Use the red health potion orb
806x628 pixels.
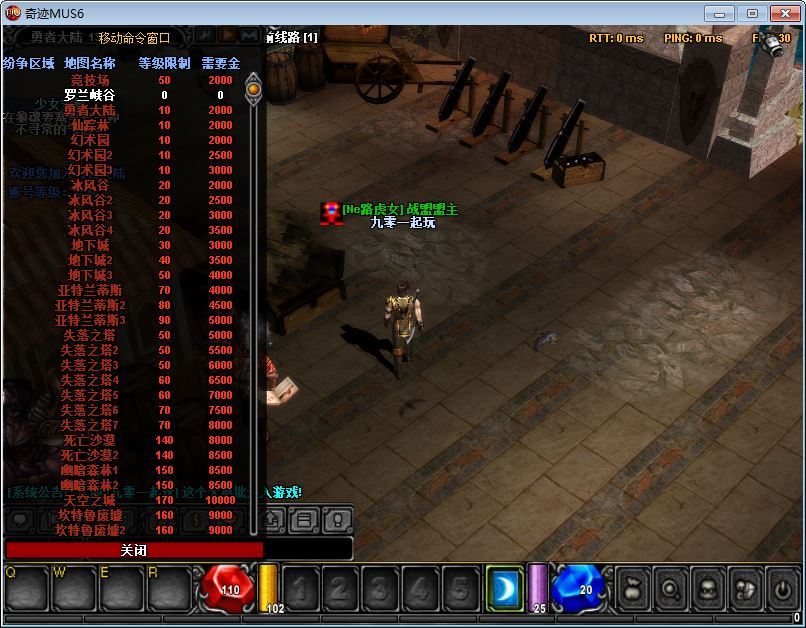point(229,587)
